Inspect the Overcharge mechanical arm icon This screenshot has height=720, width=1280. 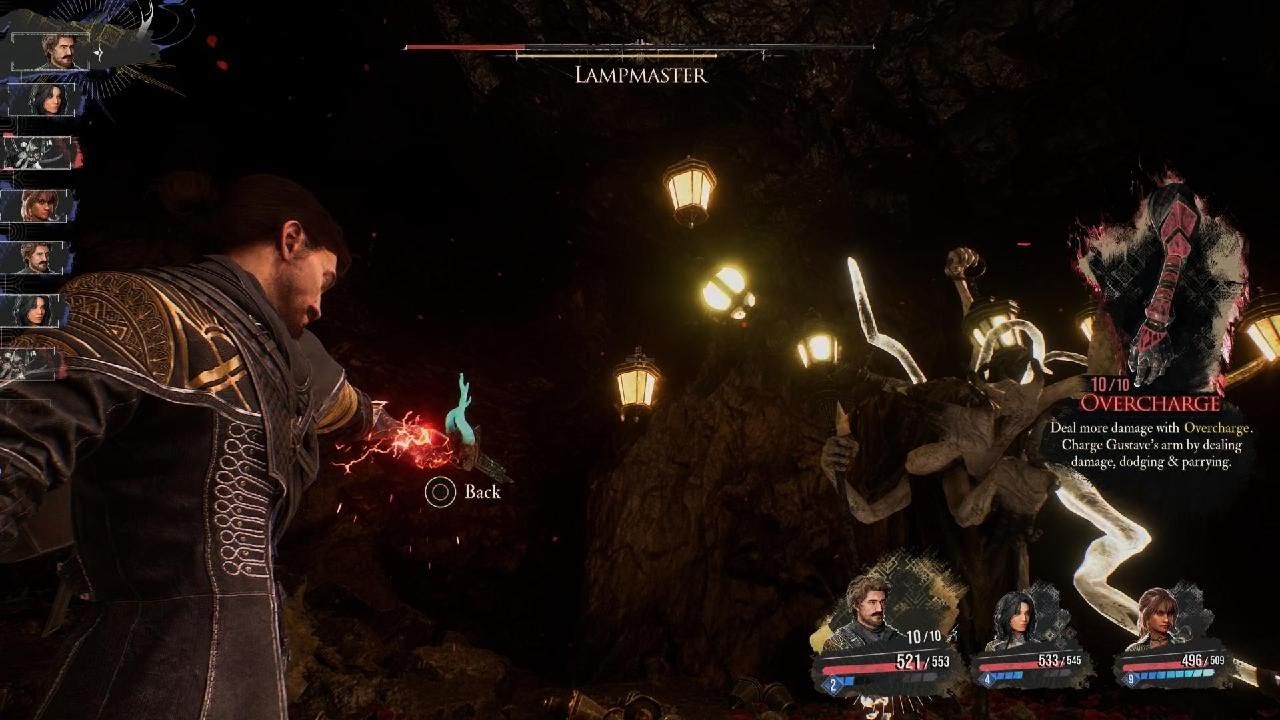point(1164,284)
